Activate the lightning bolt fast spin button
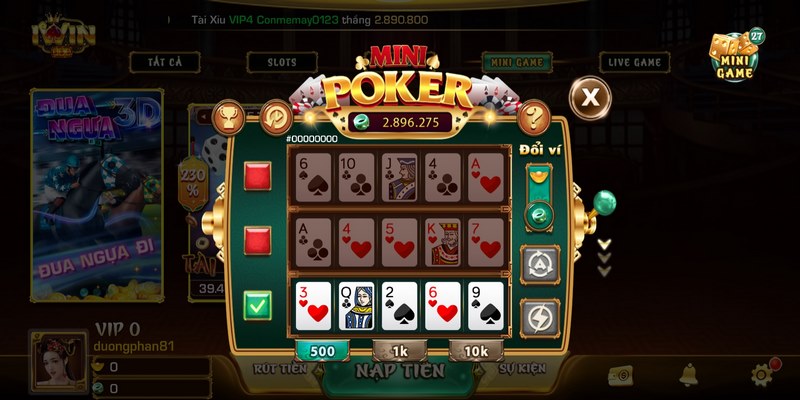Screen dimensions: 800x400 coord(540,316)
